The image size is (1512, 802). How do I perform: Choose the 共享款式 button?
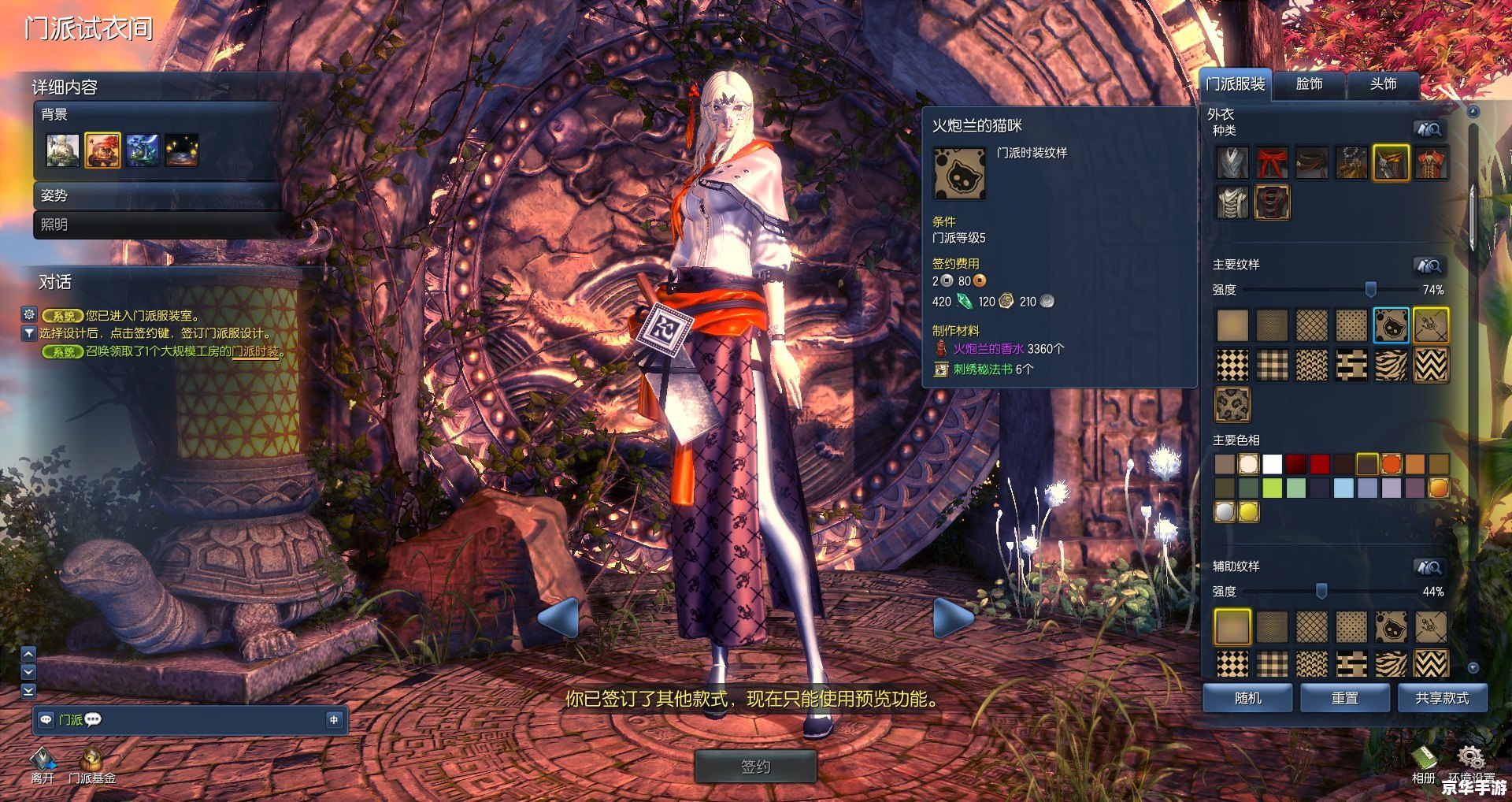point(1442,698)
